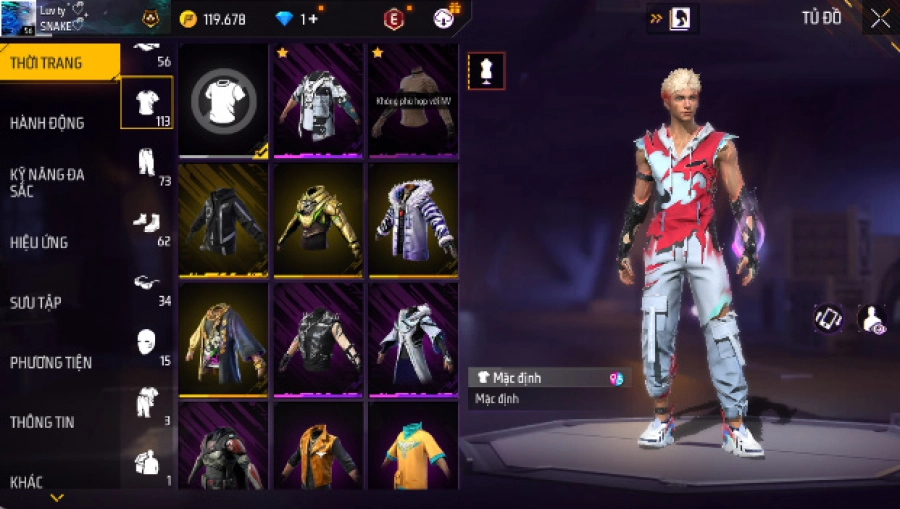
Task: Equip the default white t-shirt
Action: click(x=224, y=100)
